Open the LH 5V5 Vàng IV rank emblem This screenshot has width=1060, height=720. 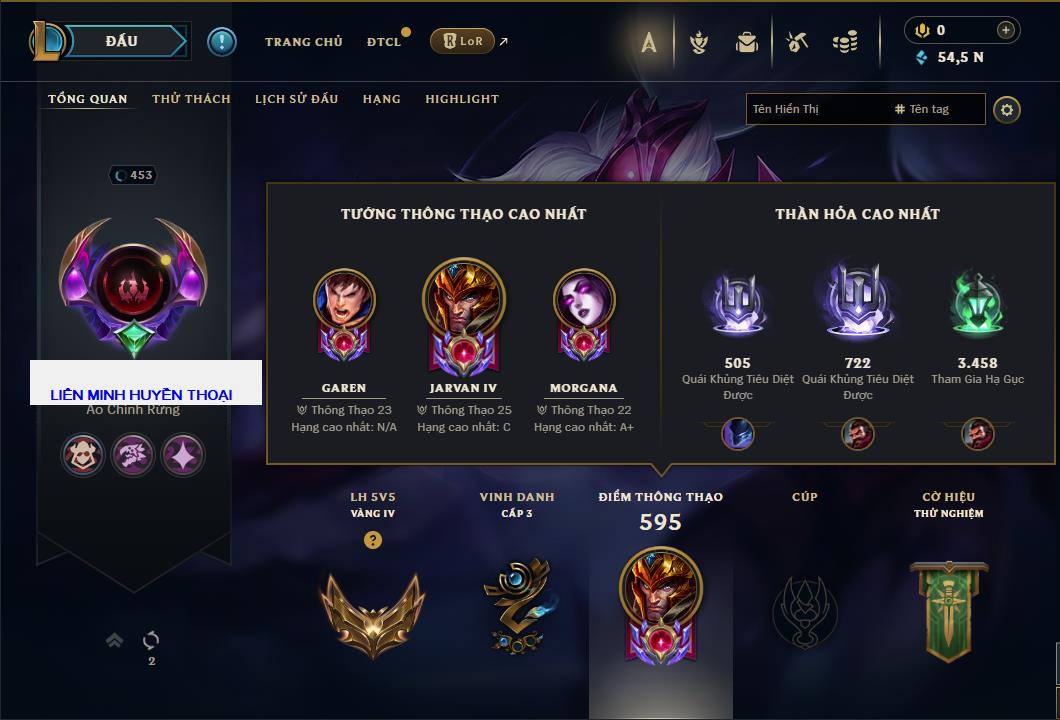372,610
